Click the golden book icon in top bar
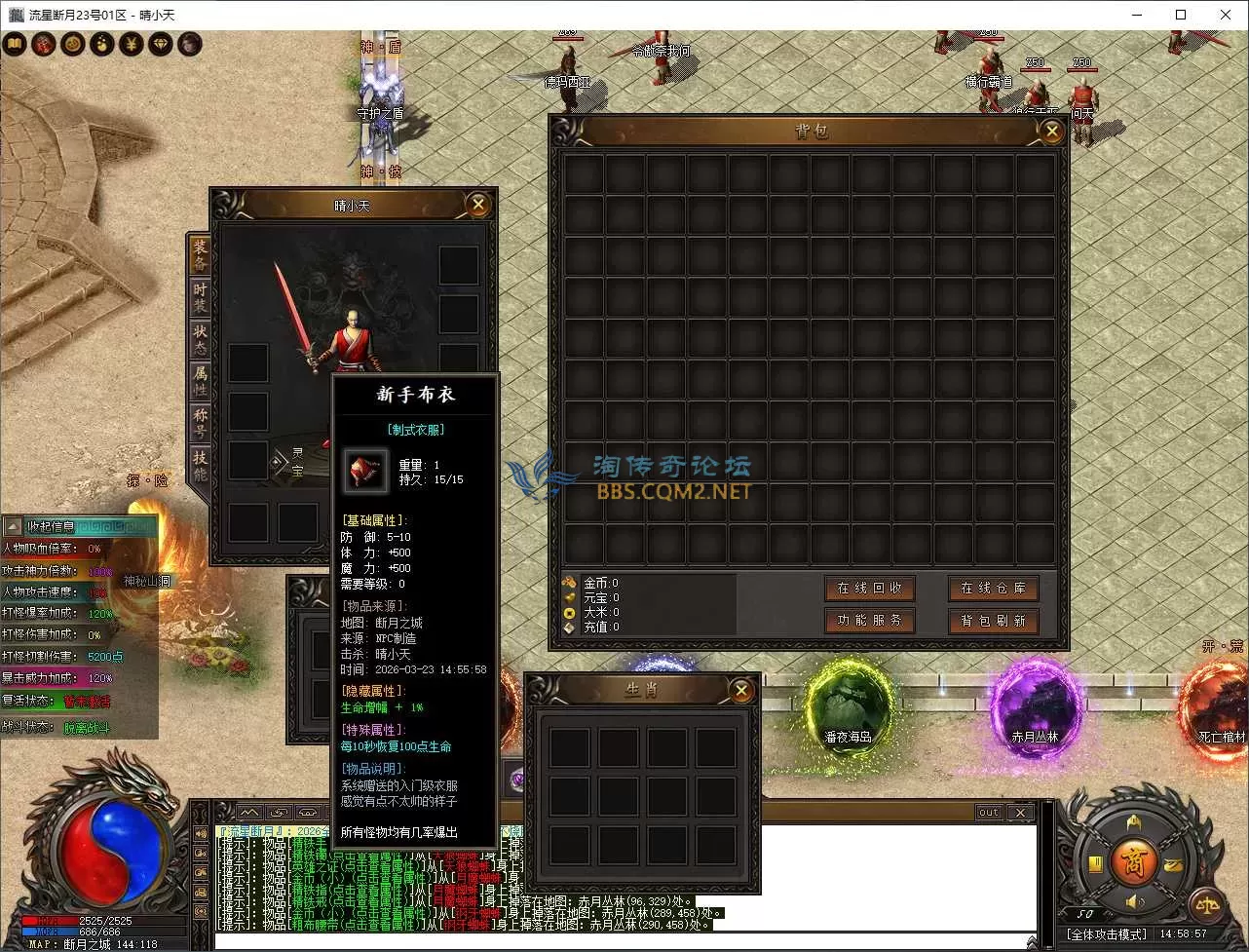 click(x=15, y=44)
